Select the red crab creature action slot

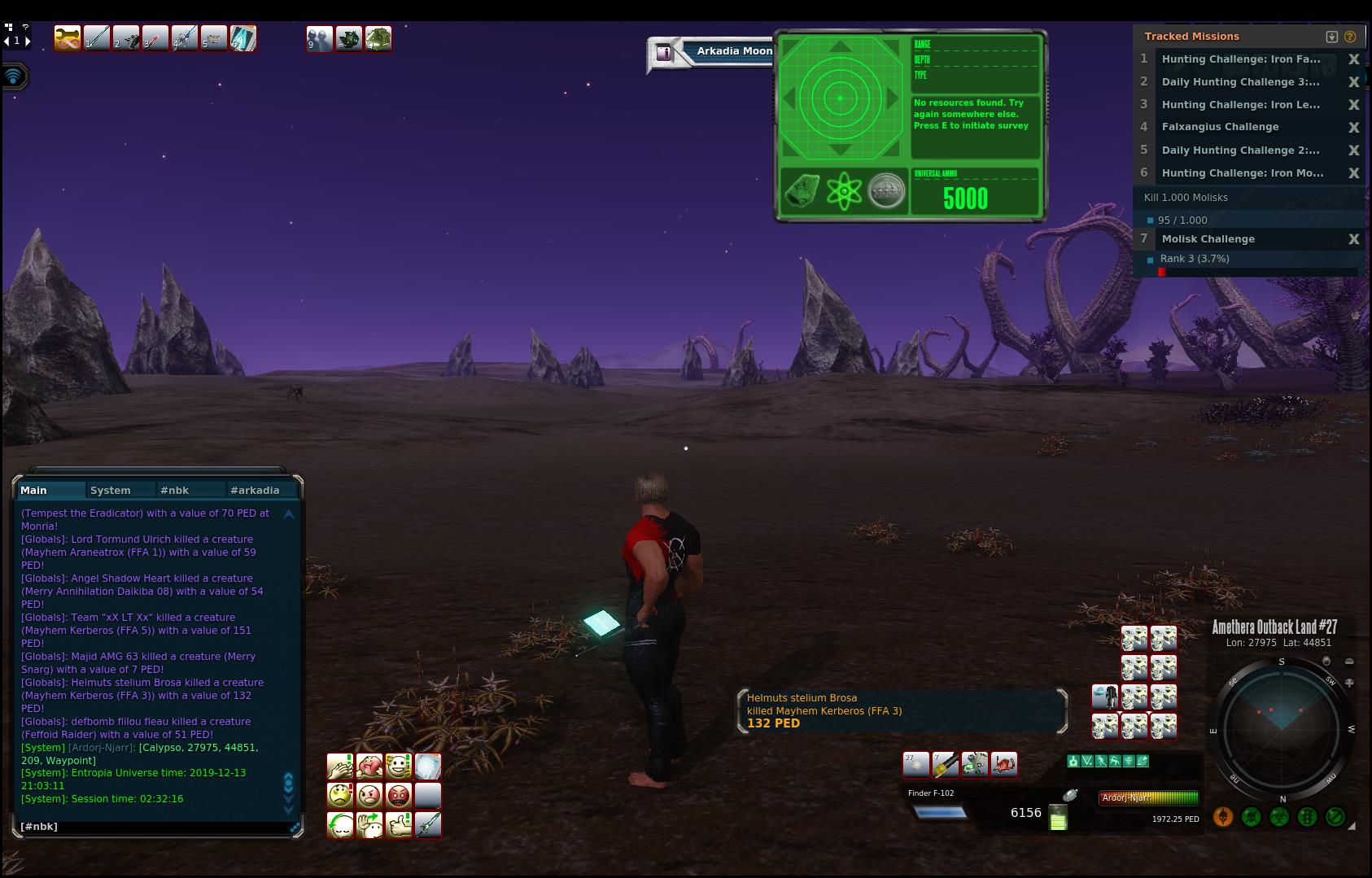1004,764
